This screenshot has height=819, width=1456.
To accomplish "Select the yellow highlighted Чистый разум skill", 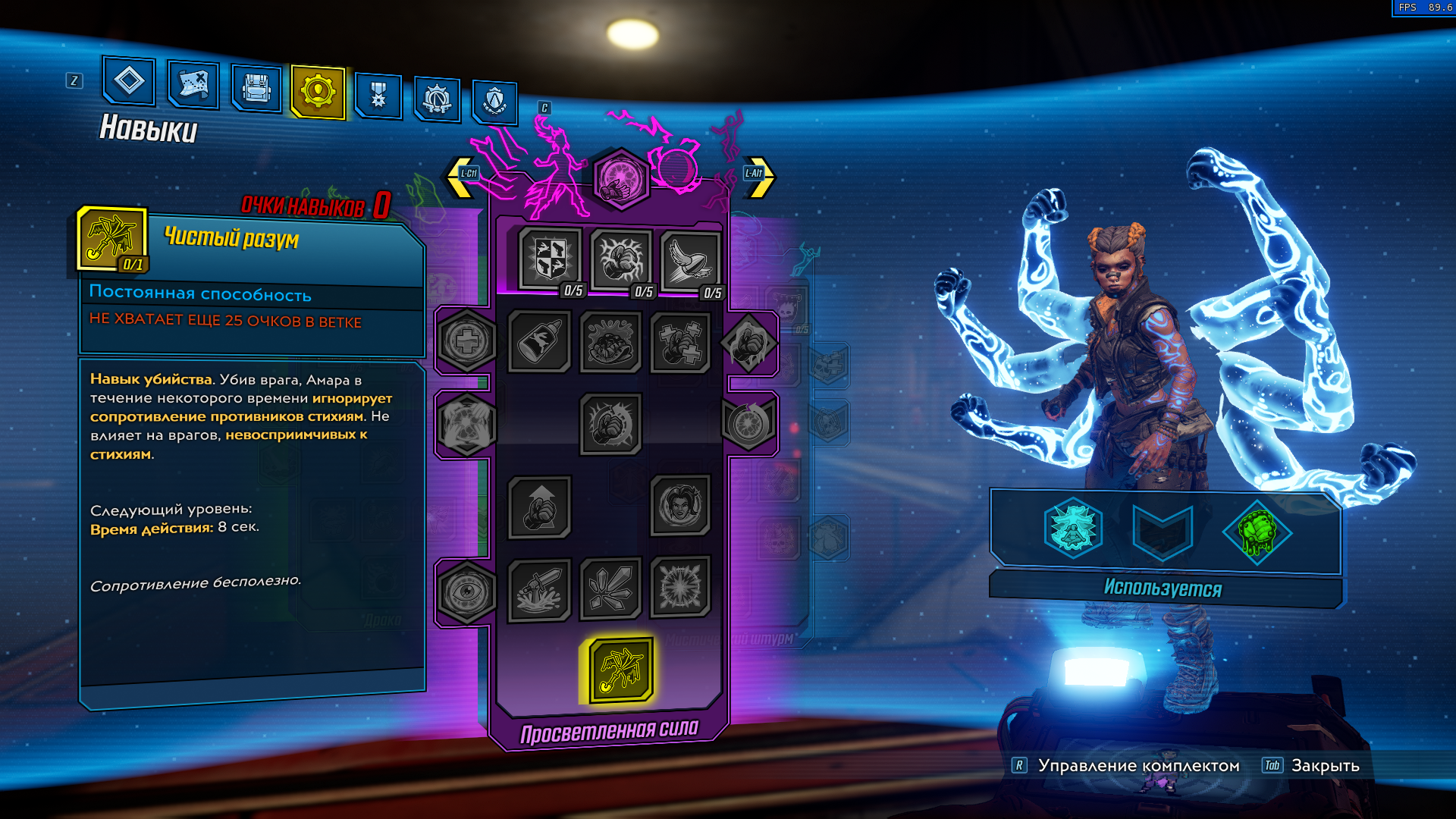I will coord(621,670).
